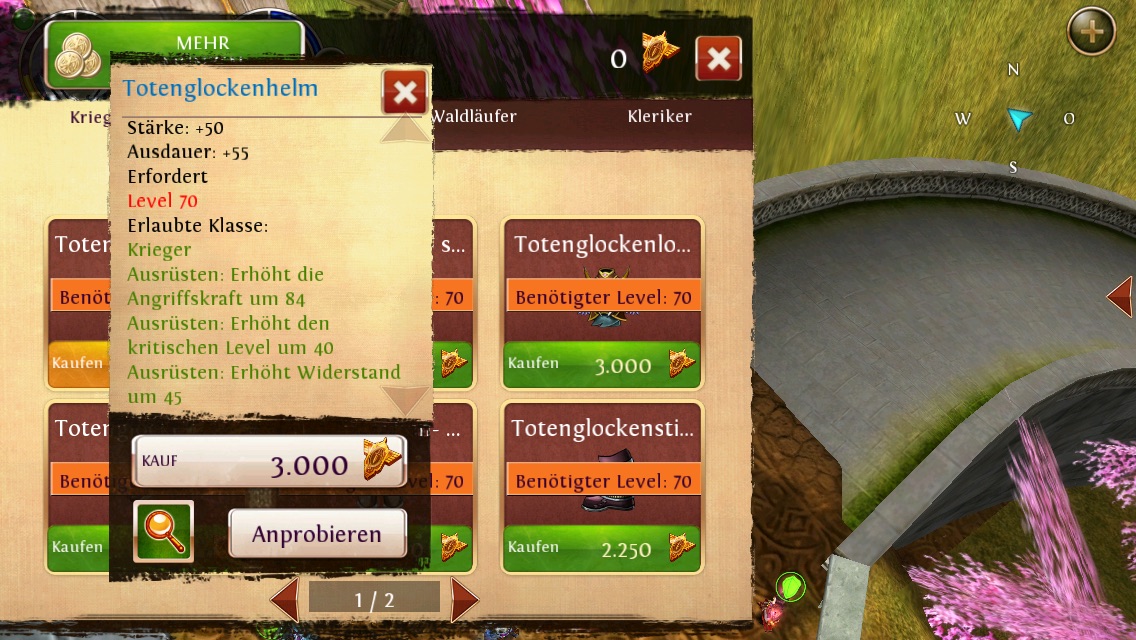Close the Totenglockenhelm item popup
The image size is (1136, 640).
(405, 92)
